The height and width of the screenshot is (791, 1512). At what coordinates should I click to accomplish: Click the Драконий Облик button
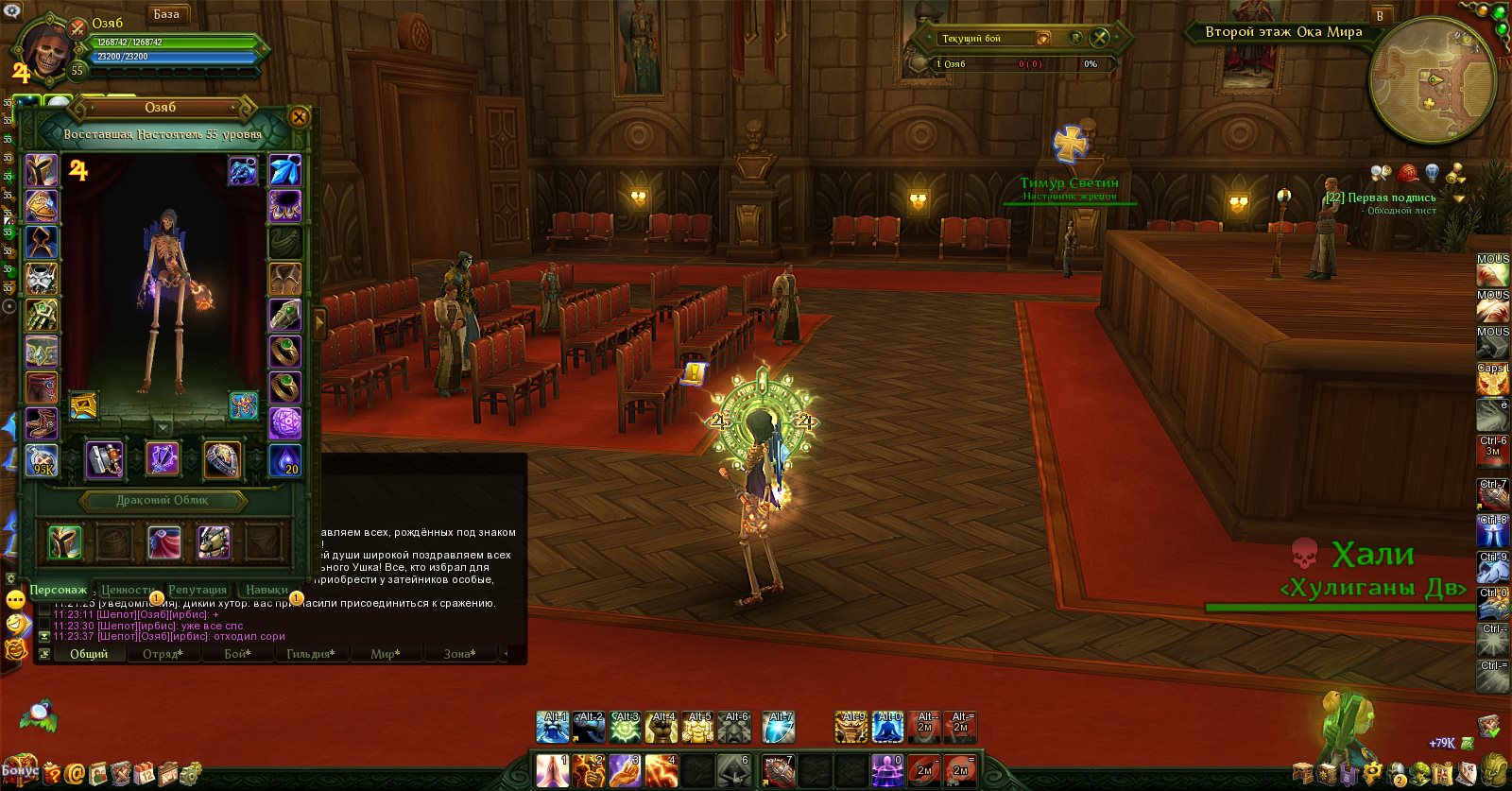click(x=163, y=500)
